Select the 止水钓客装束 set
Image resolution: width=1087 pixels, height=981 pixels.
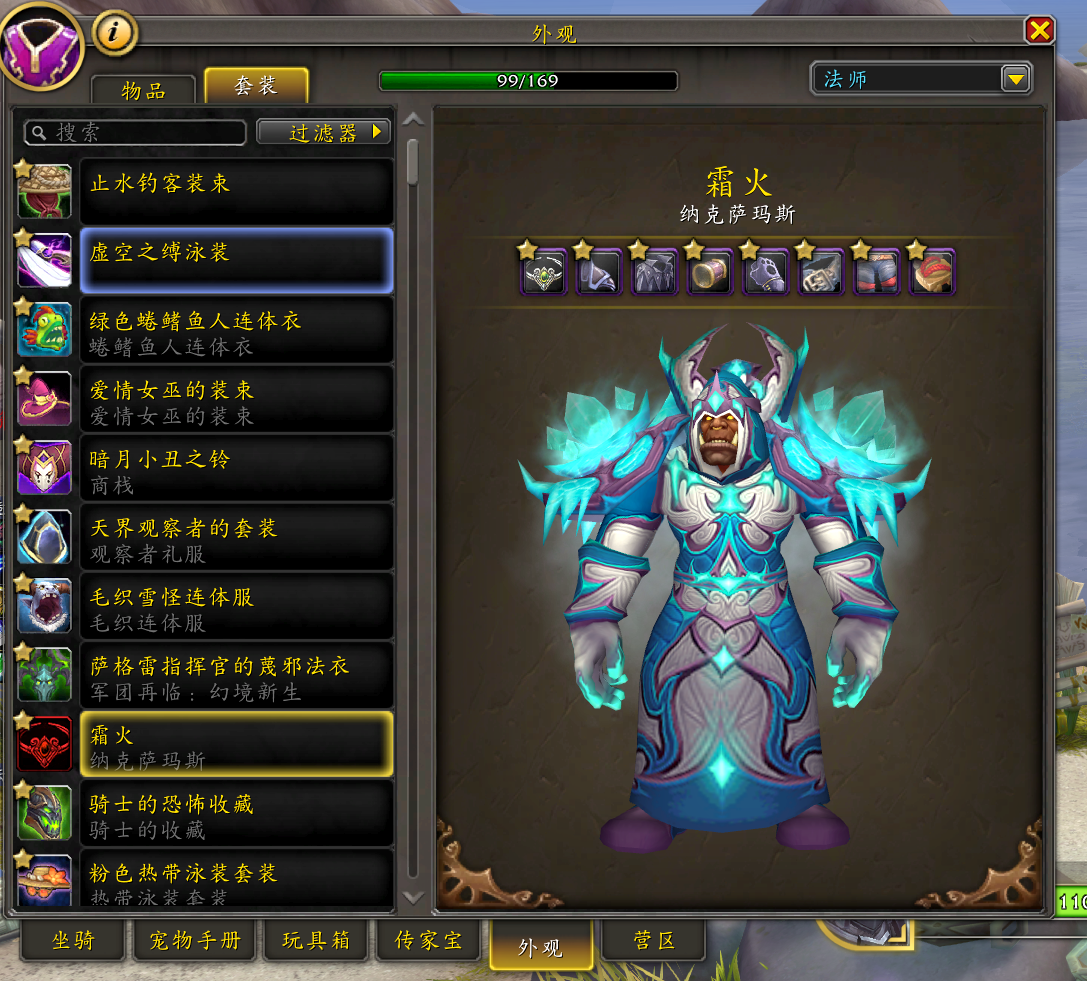tap(235, 191)
